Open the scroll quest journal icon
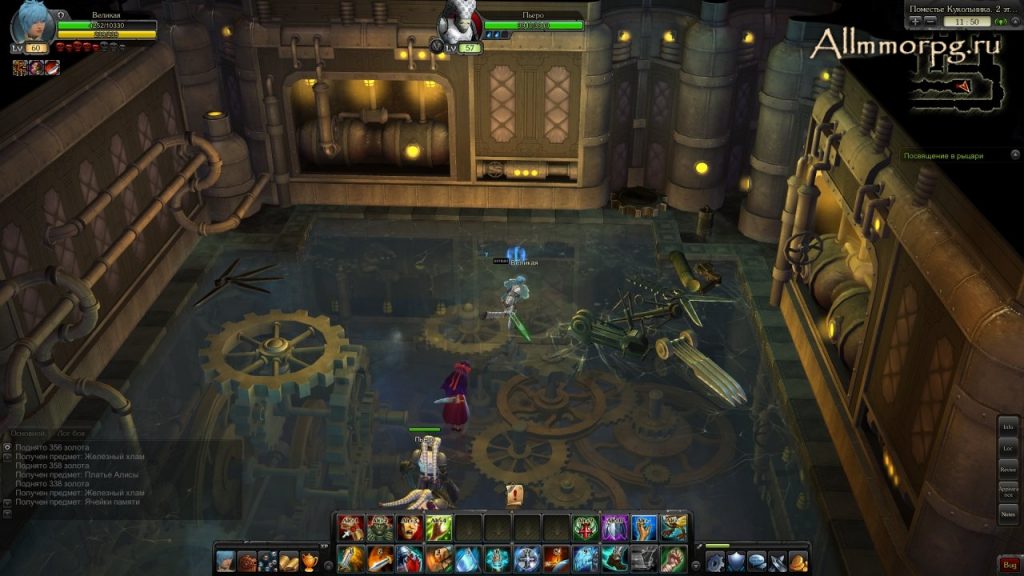Viewport: 1024px width, 576px height. pyautogui.click(x=290, y=560)
